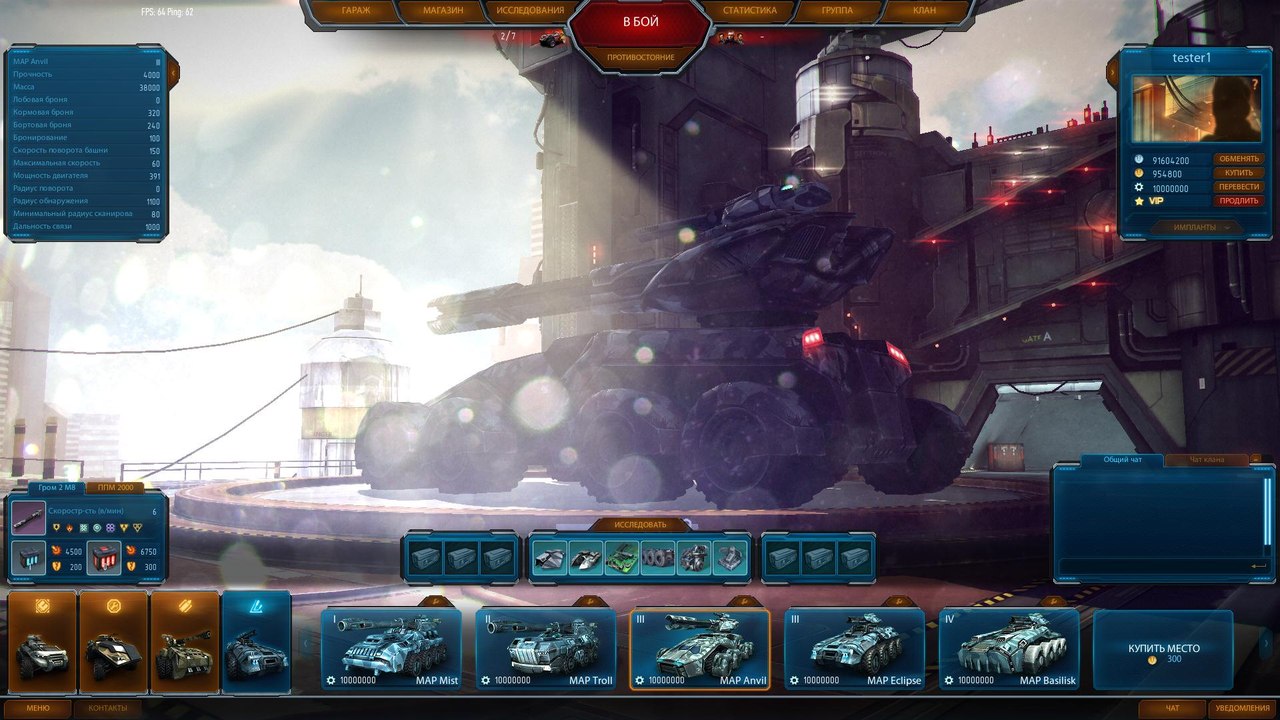Open the ГАРАЖ menu
Viewport: 1280px width, 720px height.
coord(356,11)
